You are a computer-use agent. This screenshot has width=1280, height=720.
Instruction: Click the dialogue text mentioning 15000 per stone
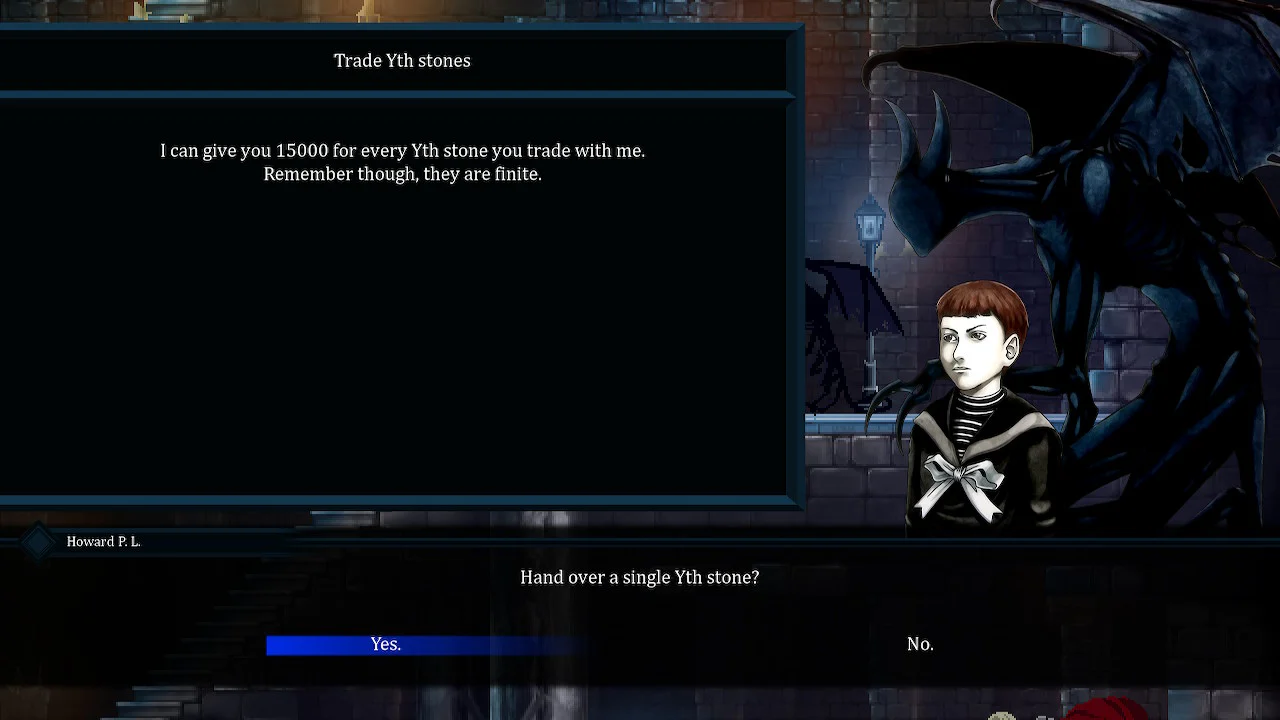402,162
